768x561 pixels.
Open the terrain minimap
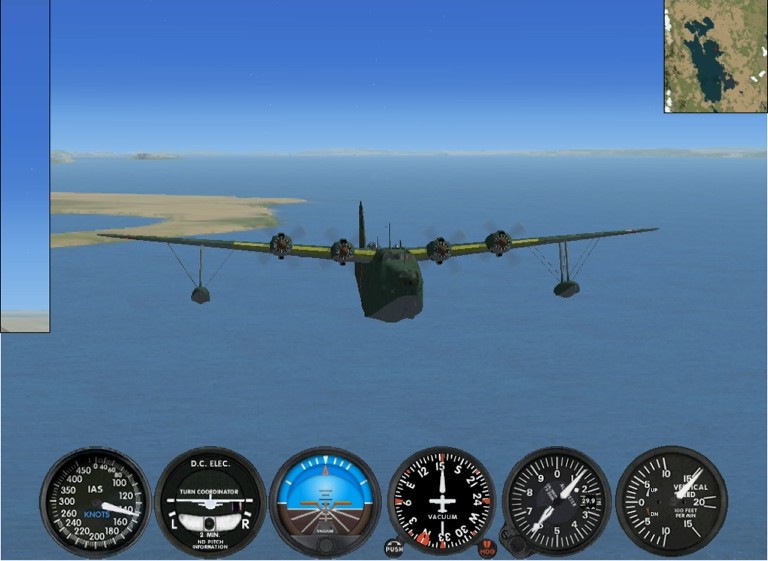point(715,56)
